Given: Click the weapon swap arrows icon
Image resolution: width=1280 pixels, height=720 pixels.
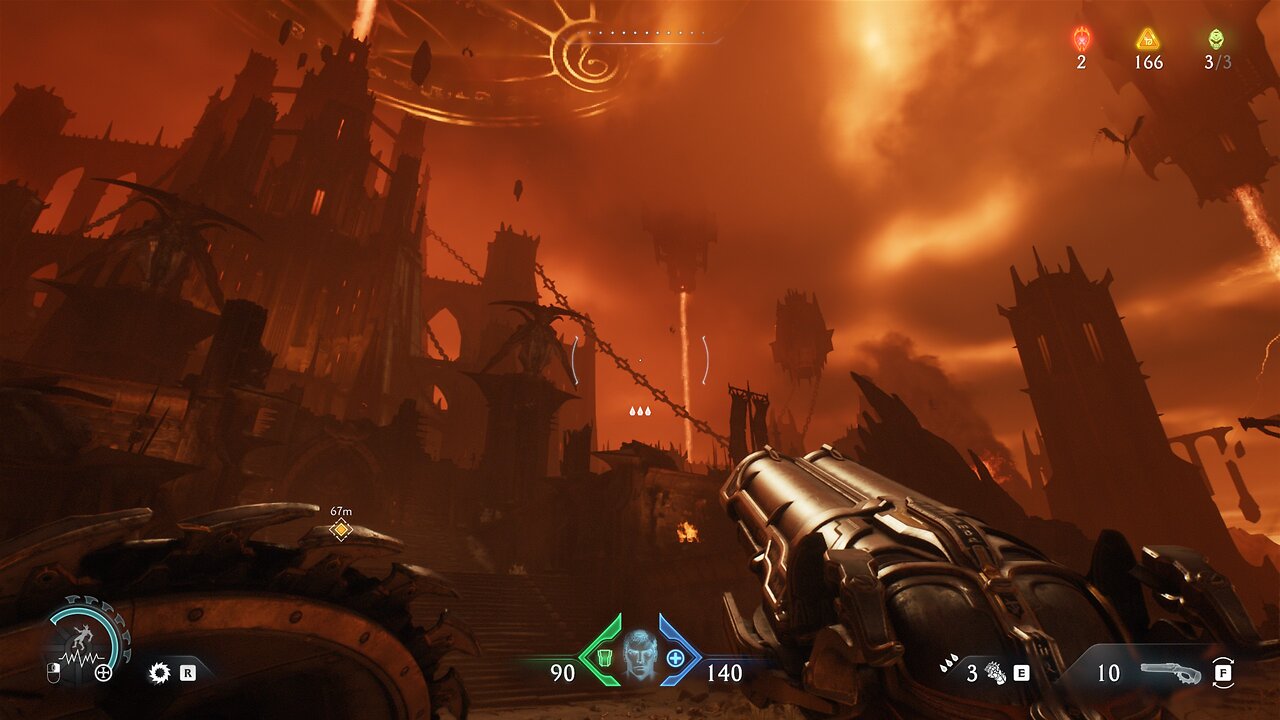Looking at the screenshot, I should click(x=1222, y=672).
